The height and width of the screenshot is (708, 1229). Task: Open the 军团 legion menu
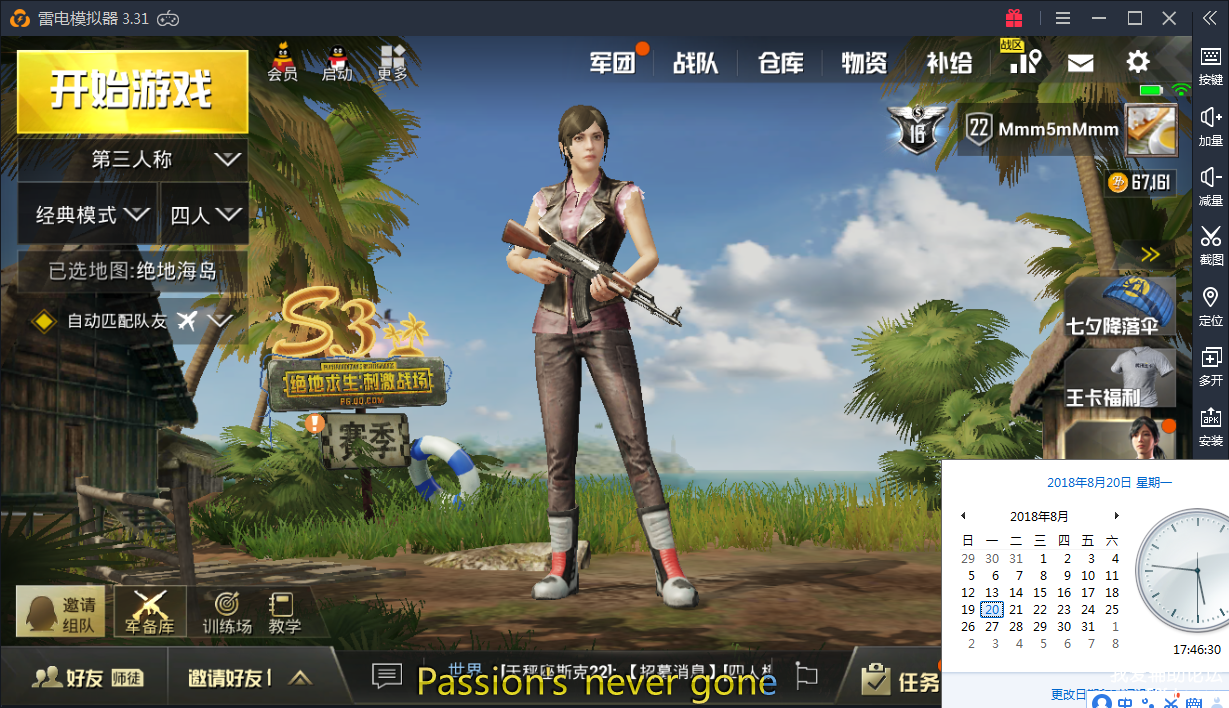(x=613, y=63)
